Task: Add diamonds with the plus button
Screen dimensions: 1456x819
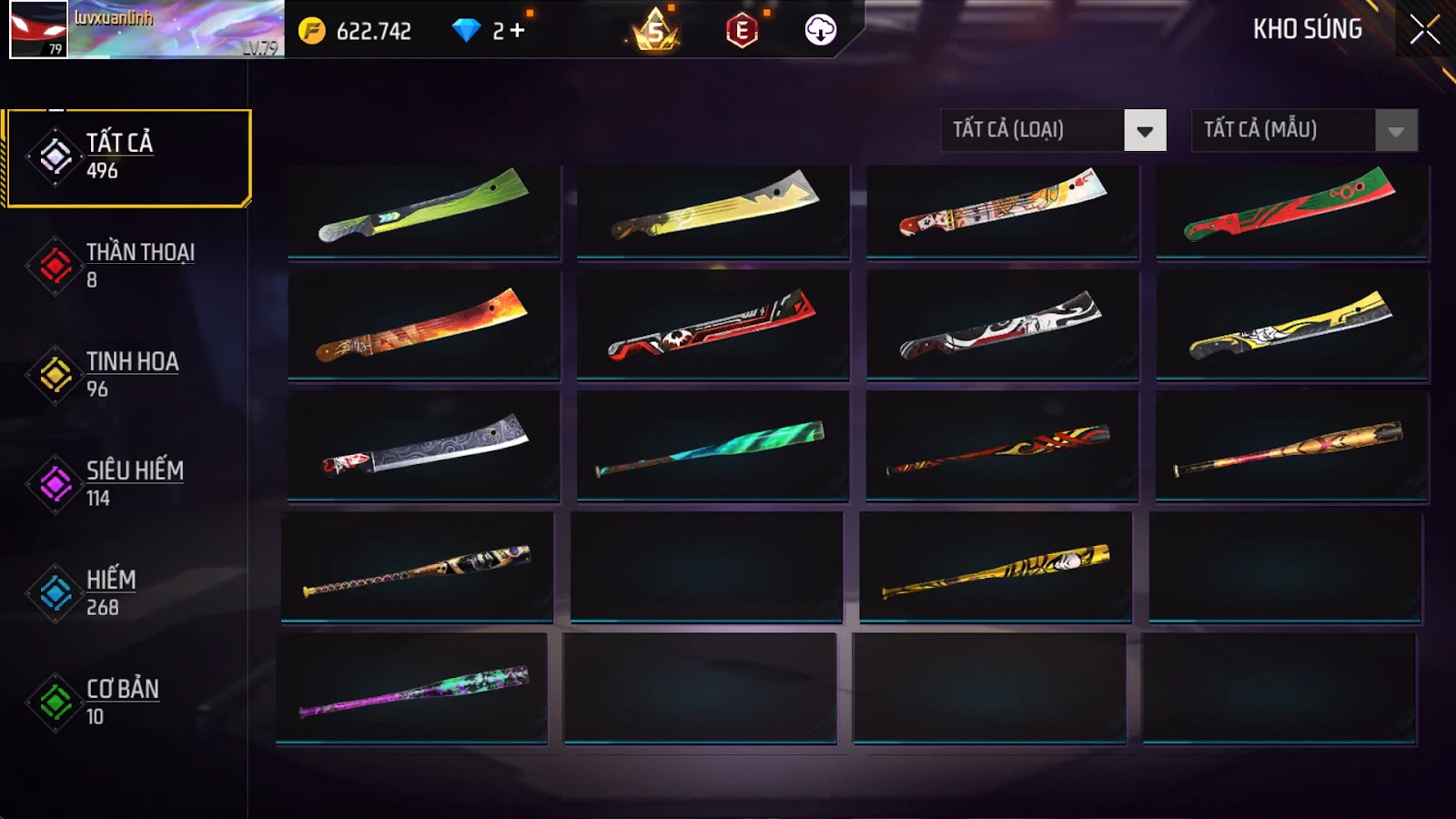Action: 517,31
